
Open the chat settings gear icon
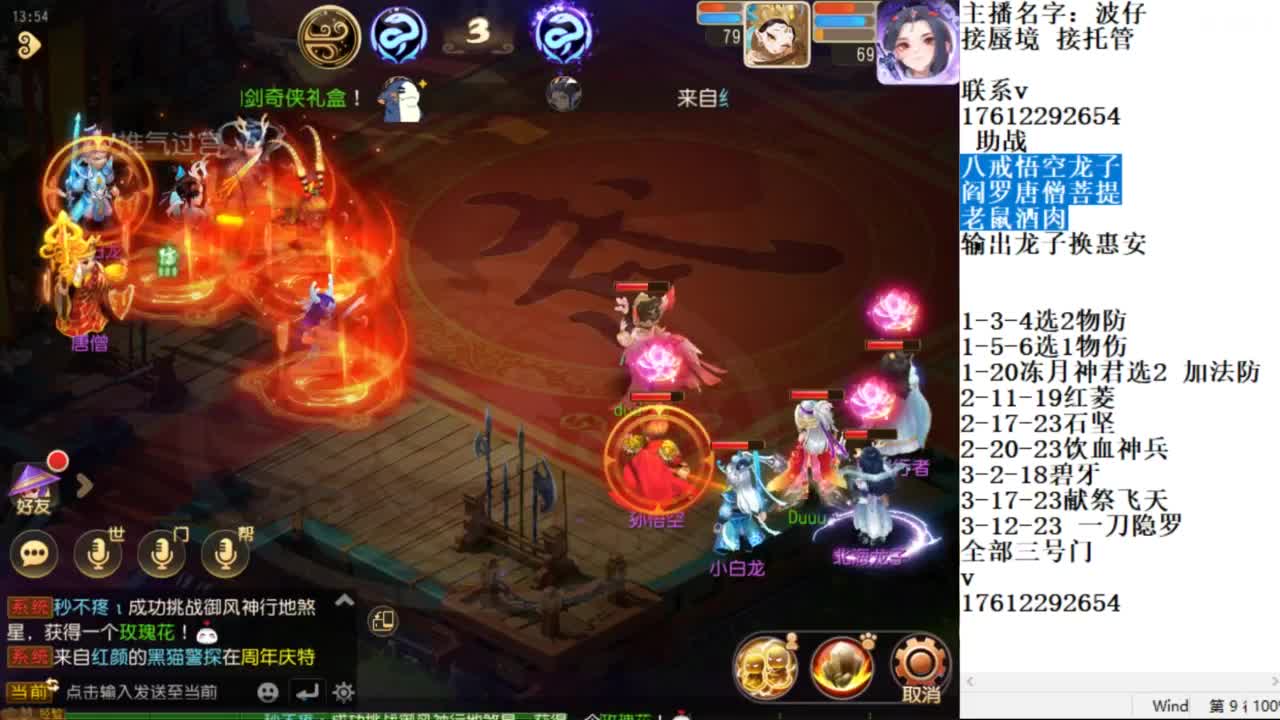coord(343,691)
